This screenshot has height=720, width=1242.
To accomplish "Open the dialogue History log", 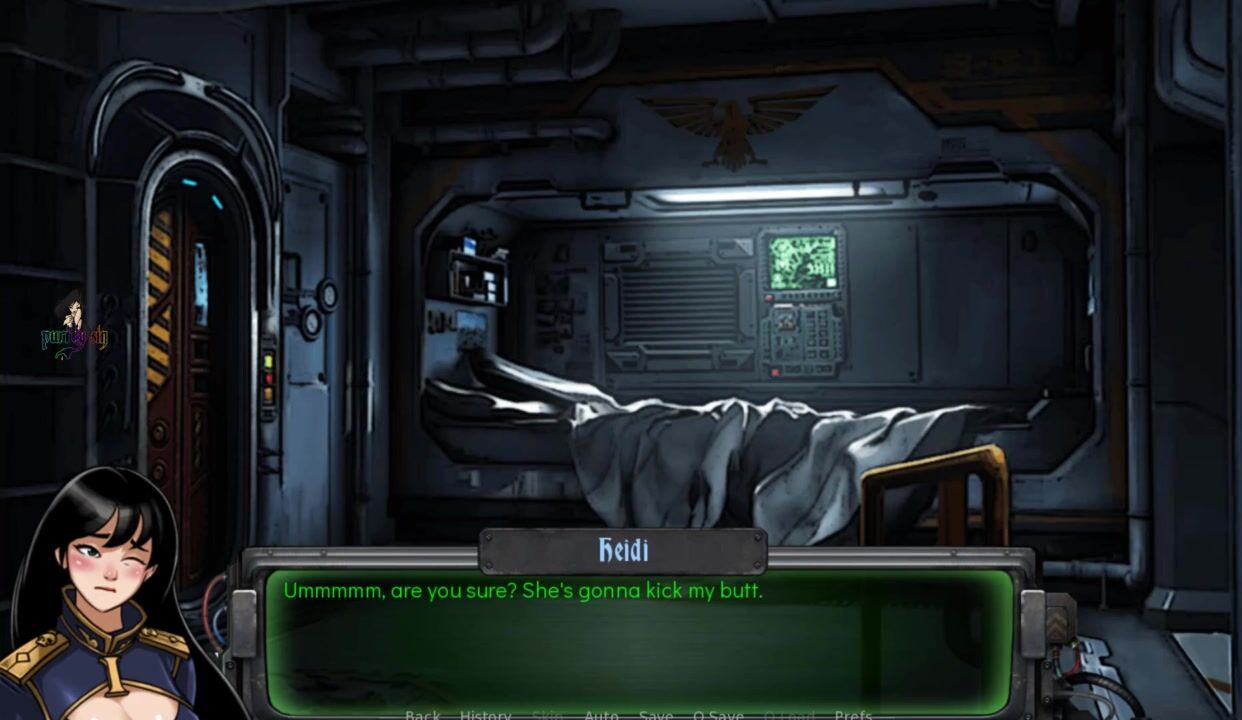I will pos(485,715).
